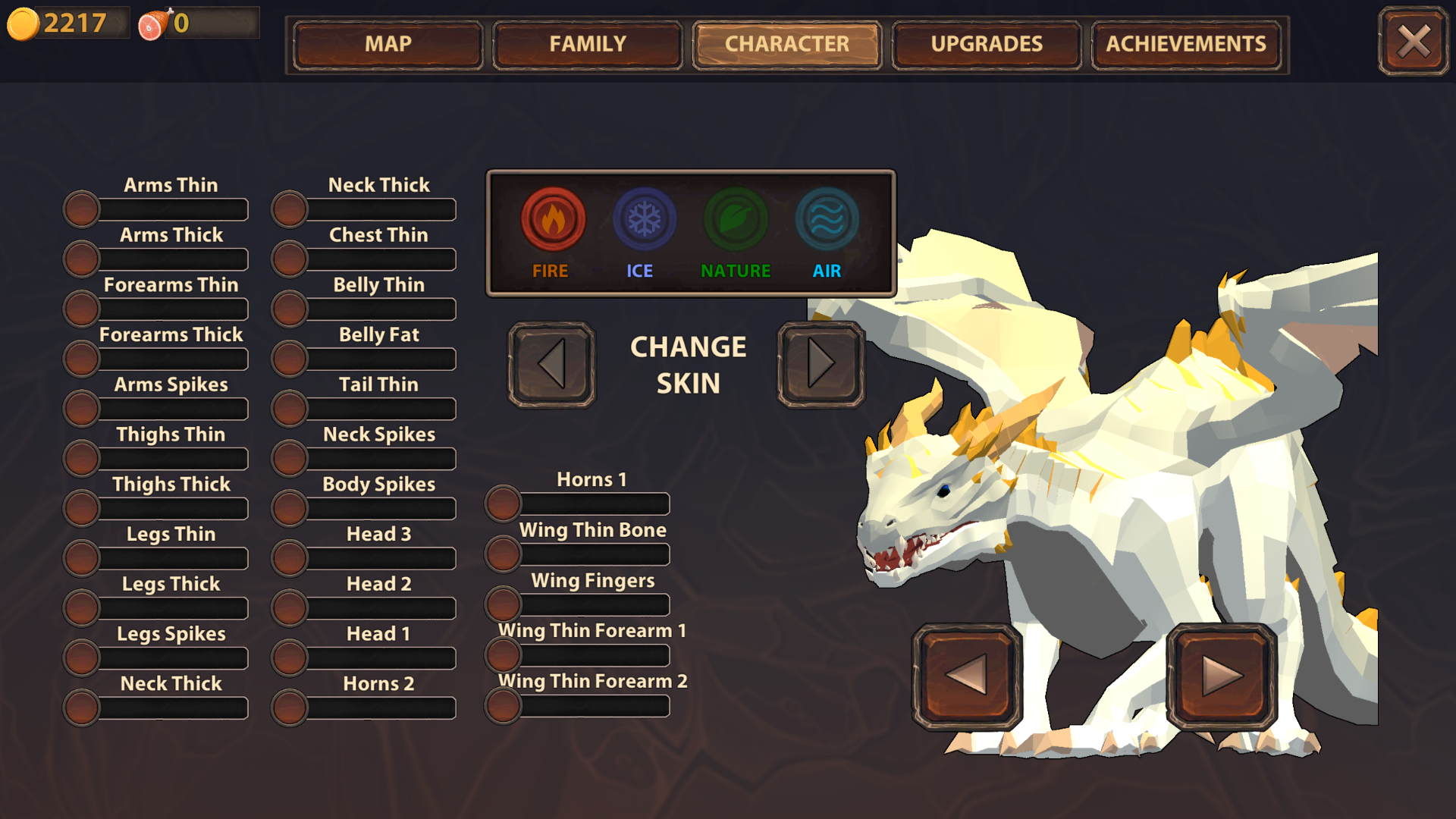The width and height of the screenshot is (1456, 819).
Task: Choose the Fire element icon
Action: pyautogui.click(x=553, y=220)
